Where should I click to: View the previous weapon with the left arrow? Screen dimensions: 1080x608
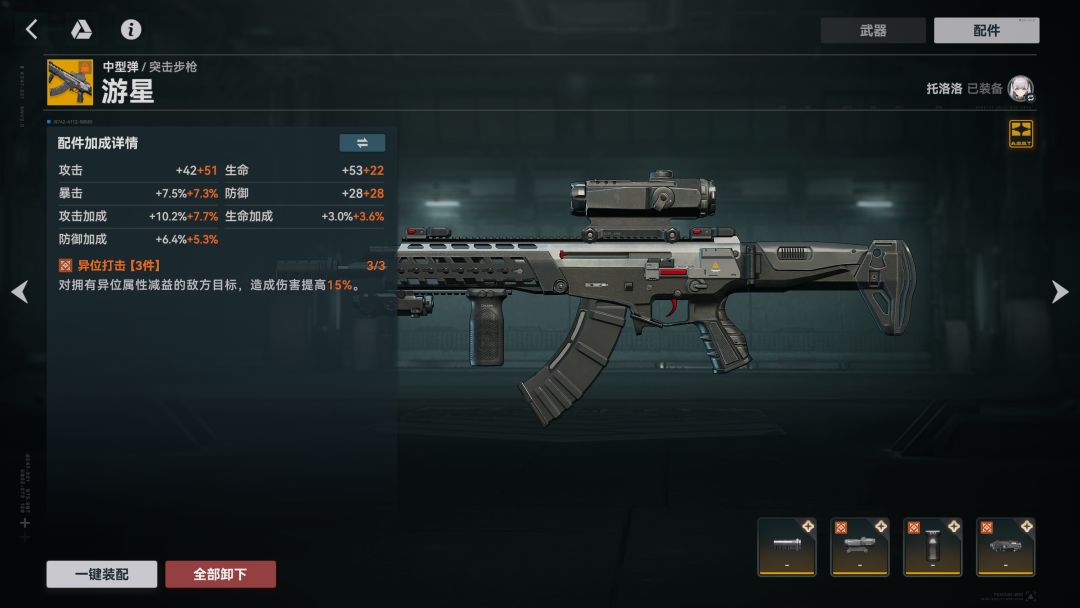20,291
